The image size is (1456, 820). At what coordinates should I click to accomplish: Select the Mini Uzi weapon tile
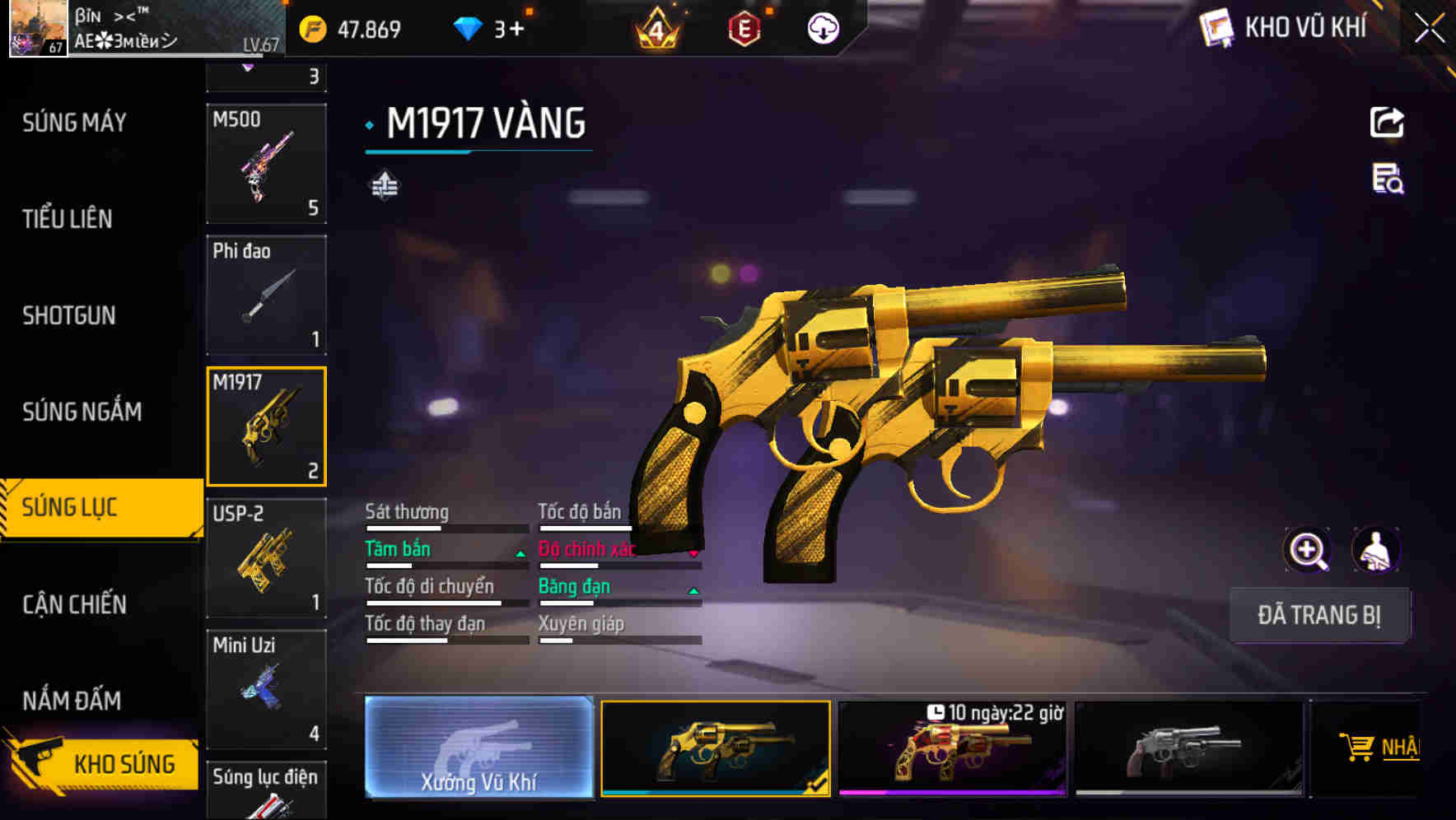tap(266, 689)
